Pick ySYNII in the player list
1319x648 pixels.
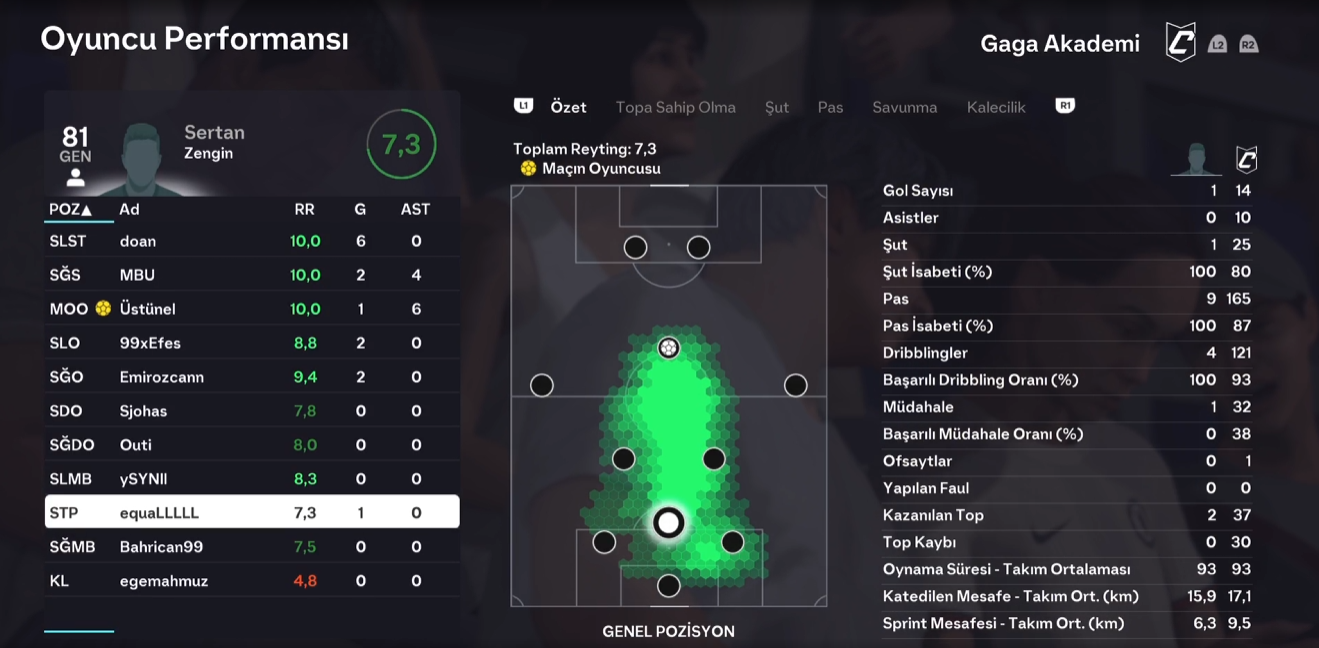(x=251, y=479)
